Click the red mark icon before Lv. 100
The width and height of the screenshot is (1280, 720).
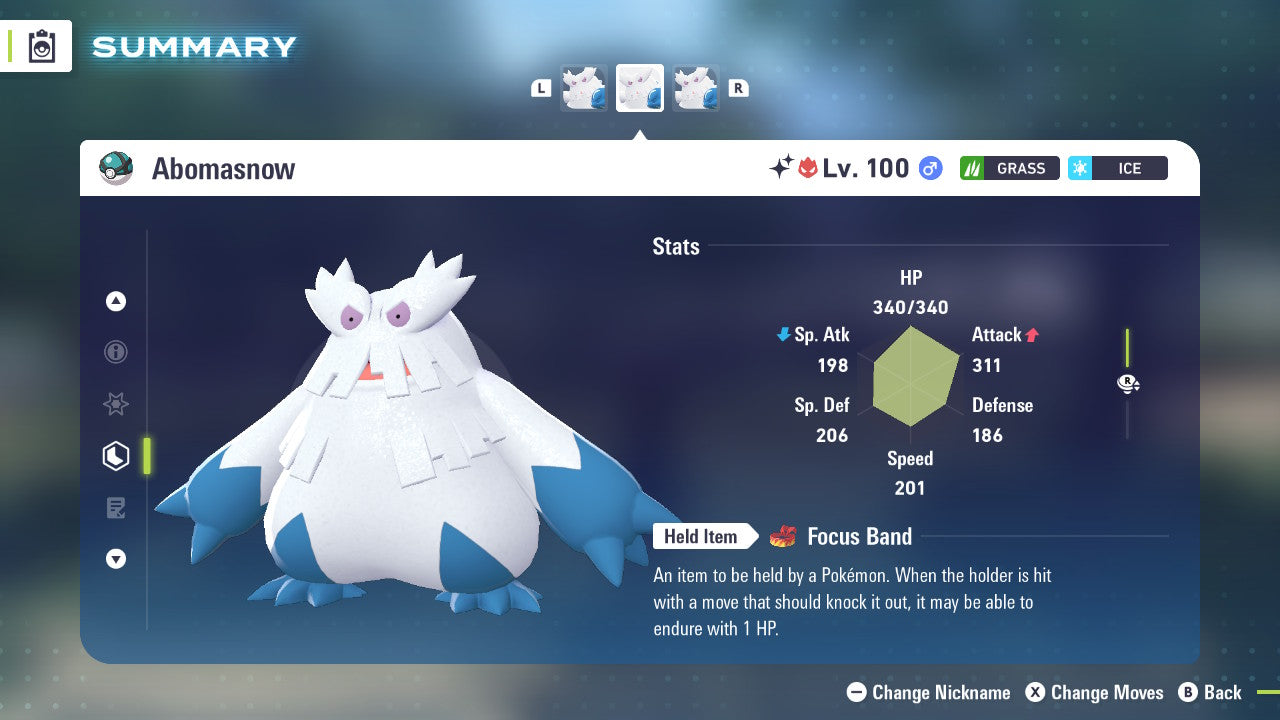click(809, 167)
